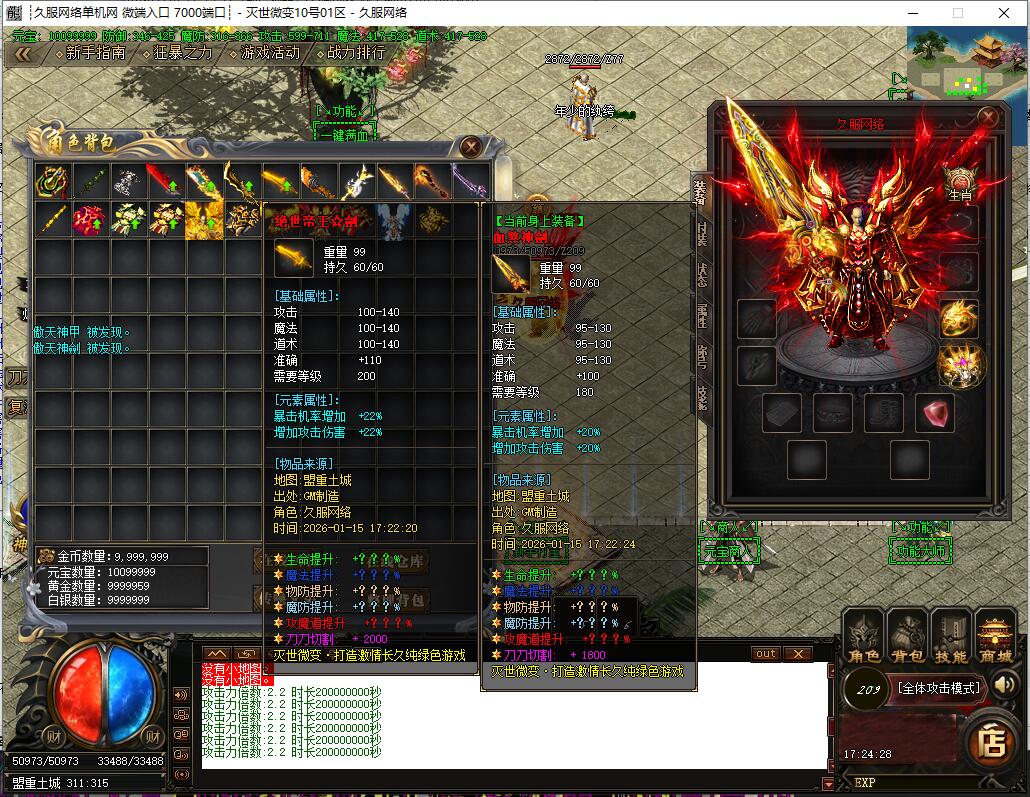Open the 角色 character button
Viewport: 1030px width, 797px height.
[864, 638]
